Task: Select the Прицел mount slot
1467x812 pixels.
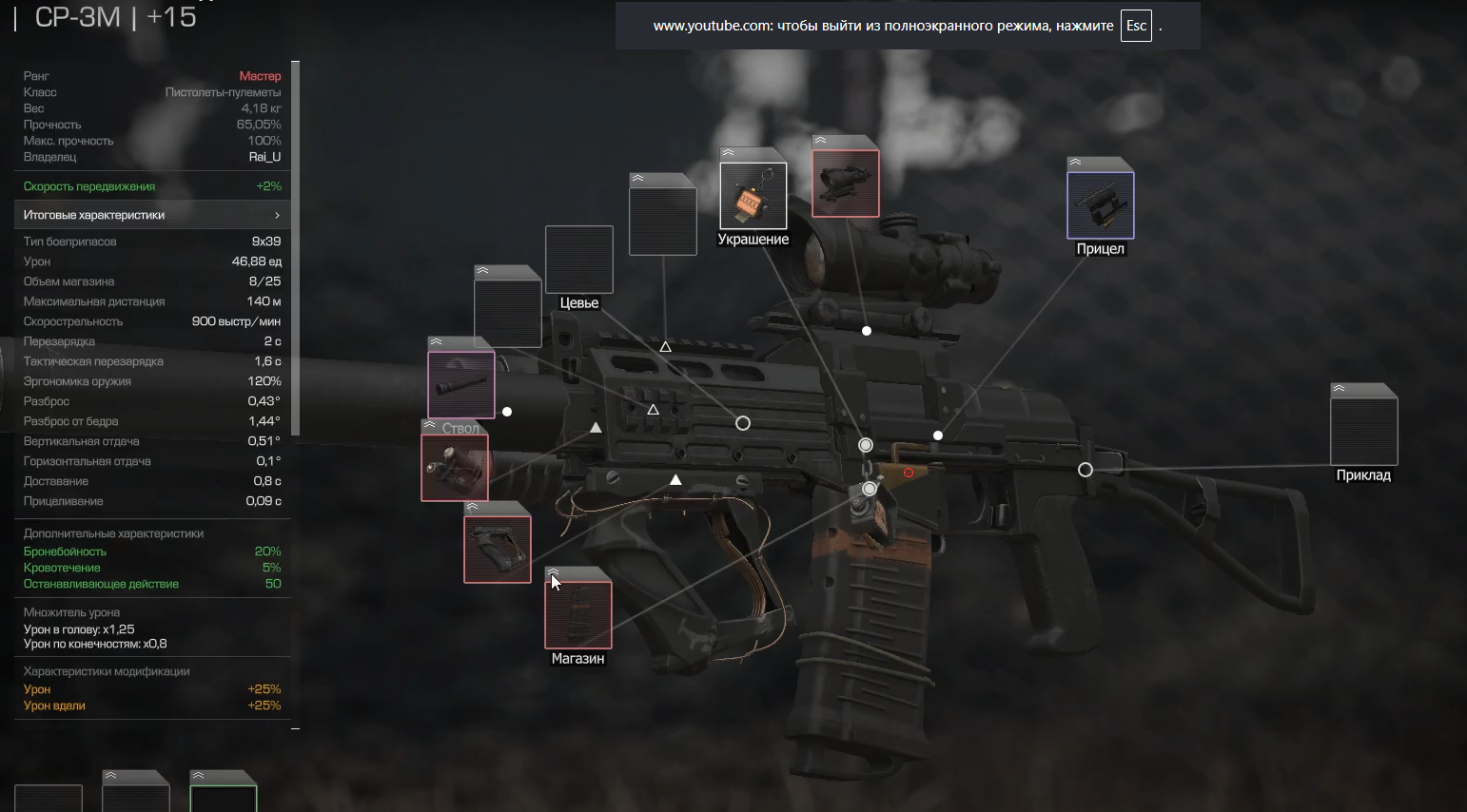Action: [x=1101, y=204]
